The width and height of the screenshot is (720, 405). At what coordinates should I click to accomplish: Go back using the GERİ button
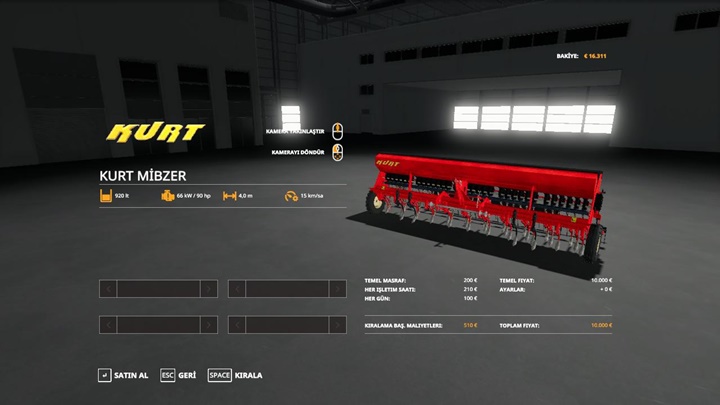178,375
